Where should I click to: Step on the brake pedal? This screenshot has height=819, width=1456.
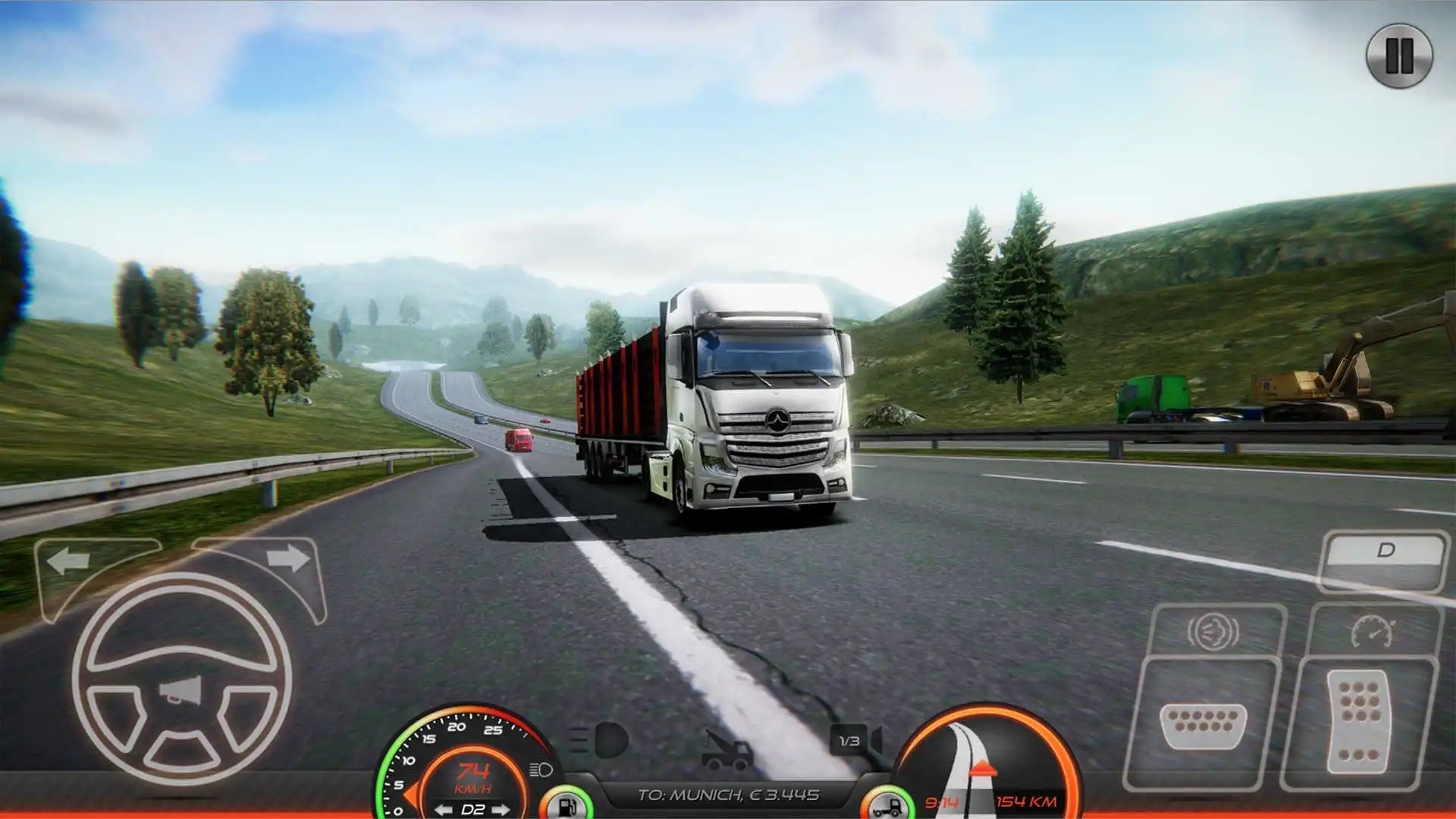coord(1203,724)
